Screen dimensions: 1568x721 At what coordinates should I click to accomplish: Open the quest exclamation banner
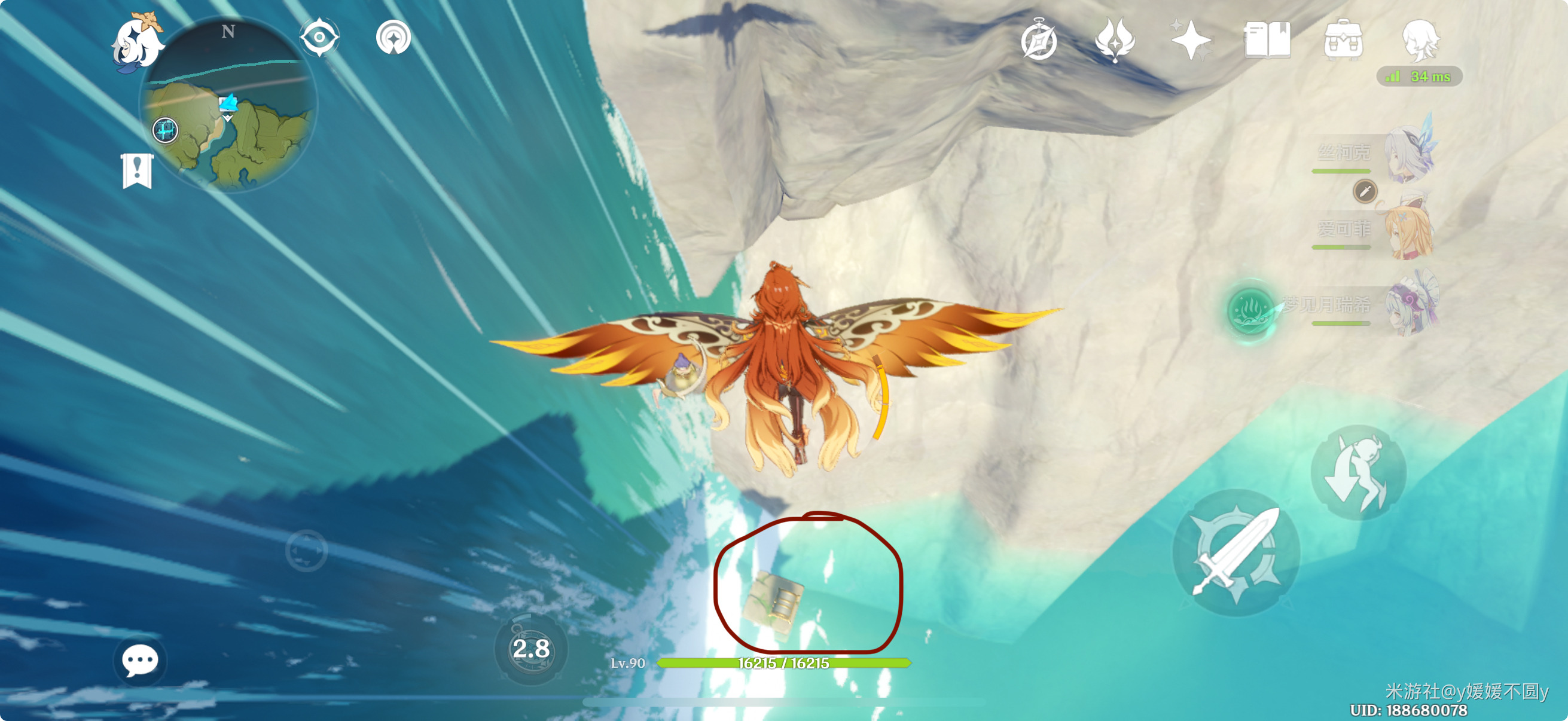137,170
